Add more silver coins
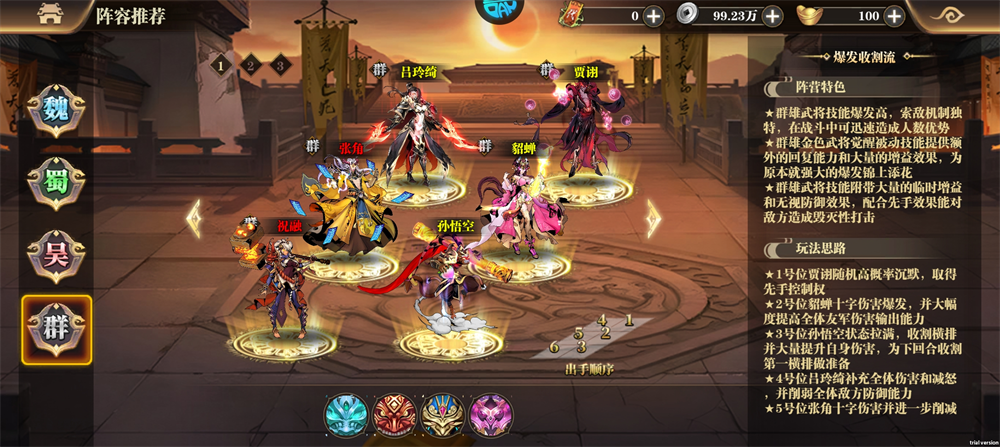This screenshot has width=1000, height=447. (x=773, y=16)
